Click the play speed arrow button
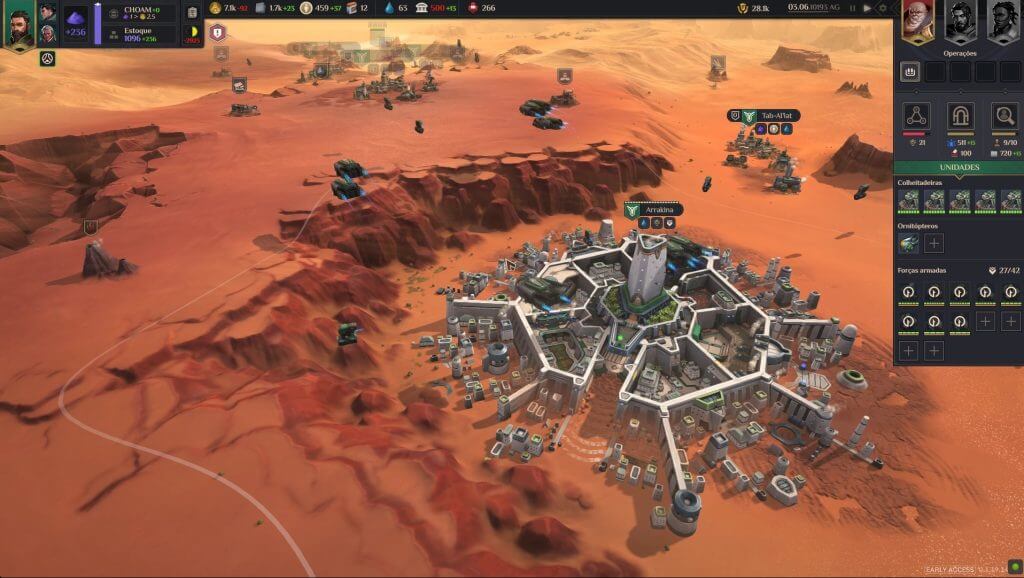The image size is (1024, 578). coord(867,8)
